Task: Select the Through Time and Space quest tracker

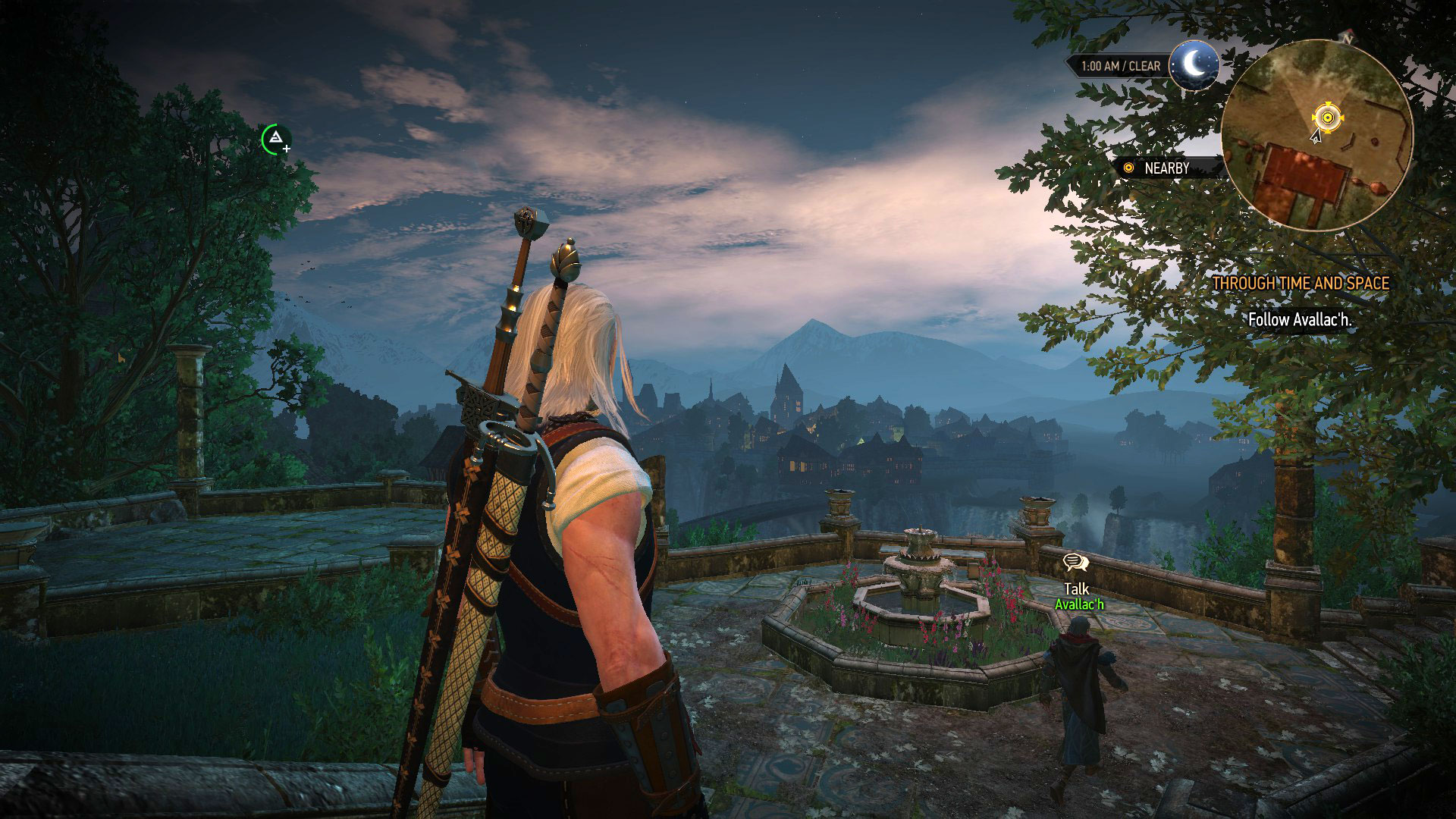Action: click(1301, 284)
